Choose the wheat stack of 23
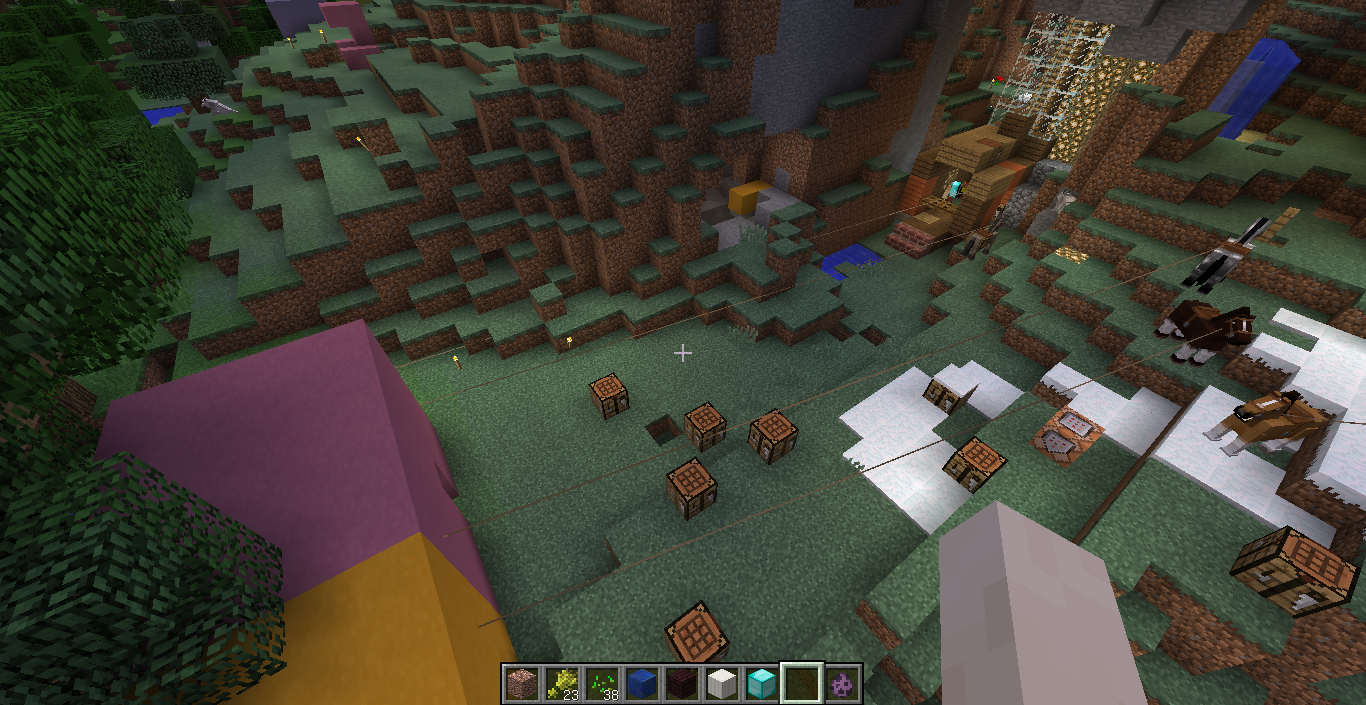Screen dimensions: 1366x705 click(561, 684)
